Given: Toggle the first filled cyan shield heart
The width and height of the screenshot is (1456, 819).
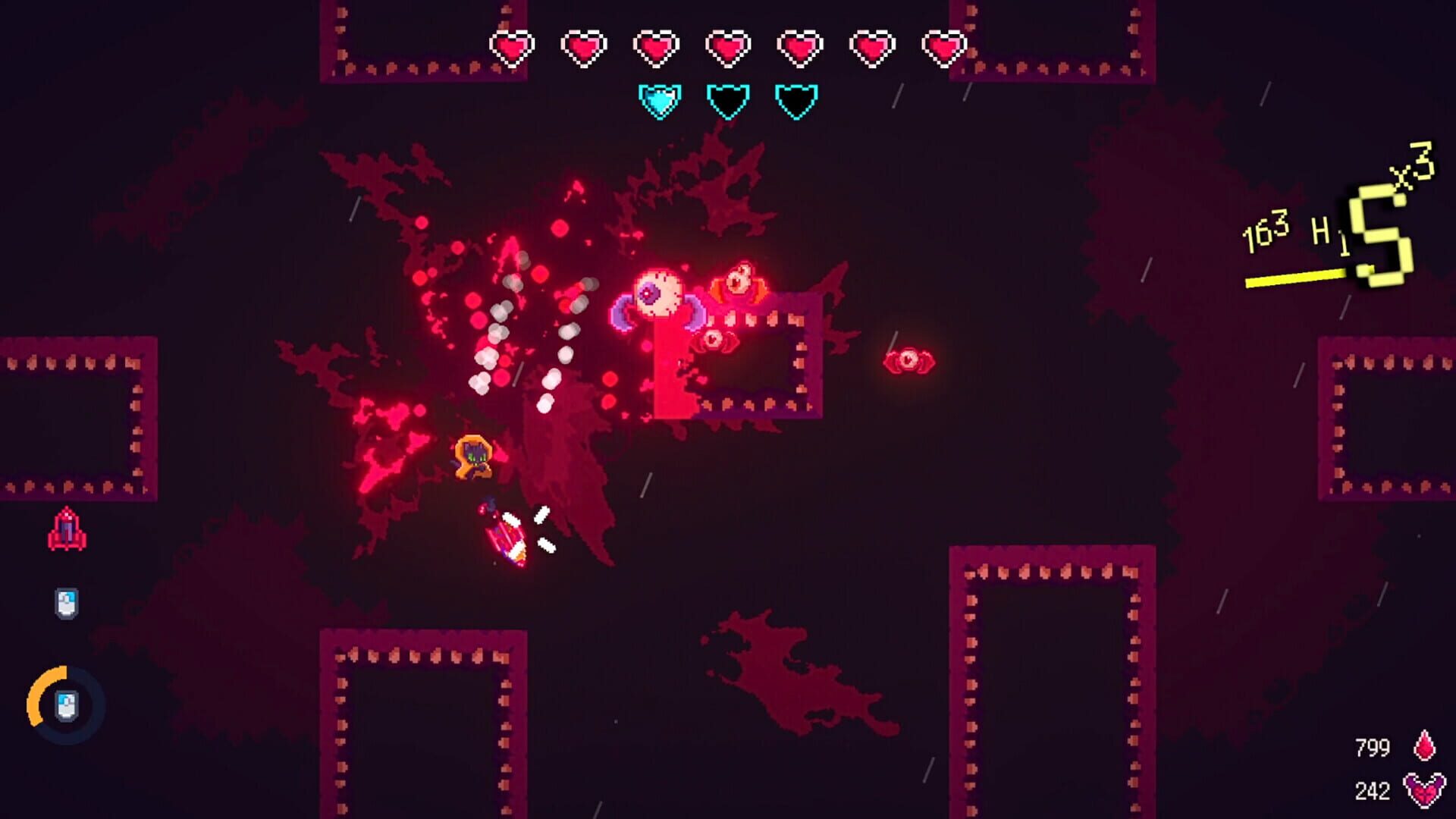Looking at the screenshot, I should 659,100.
